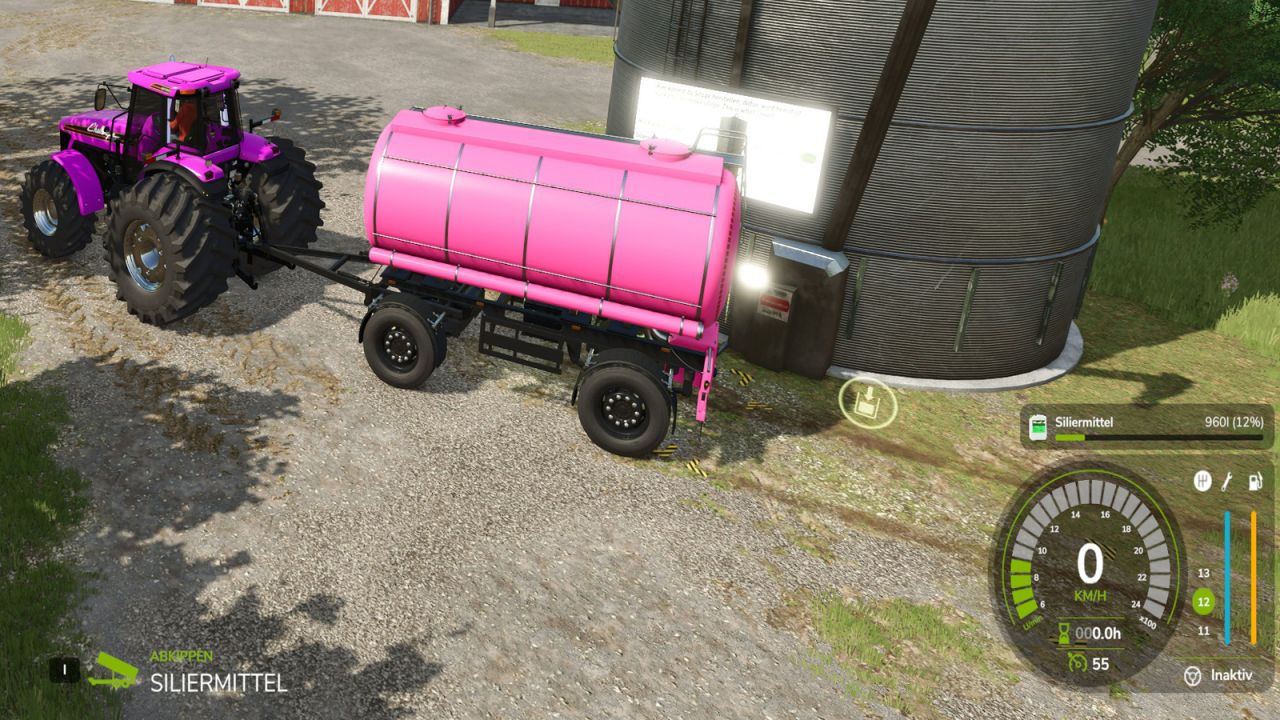Toggle the steering assist labeled Inaktiv
Screen dimensions: 1280x720
pyautogui.click(x=1220, y=673)
